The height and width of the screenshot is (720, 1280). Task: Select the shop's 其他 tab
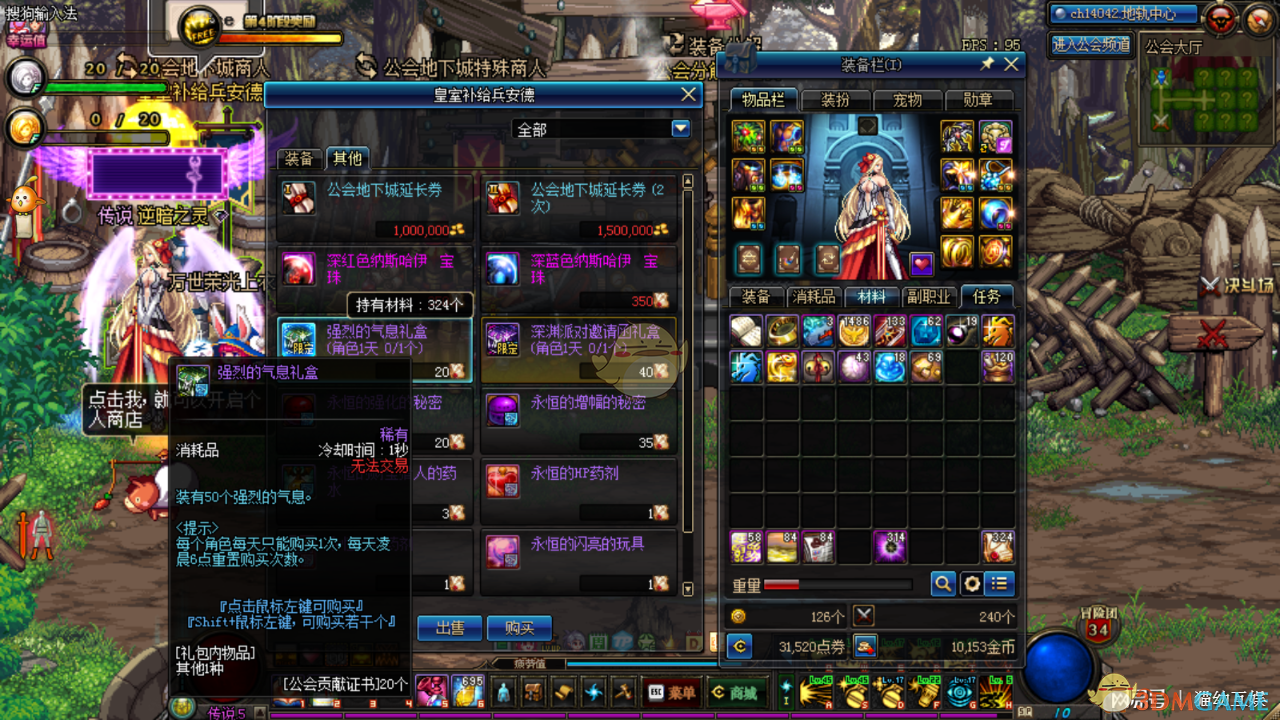(x=347, y=159)
